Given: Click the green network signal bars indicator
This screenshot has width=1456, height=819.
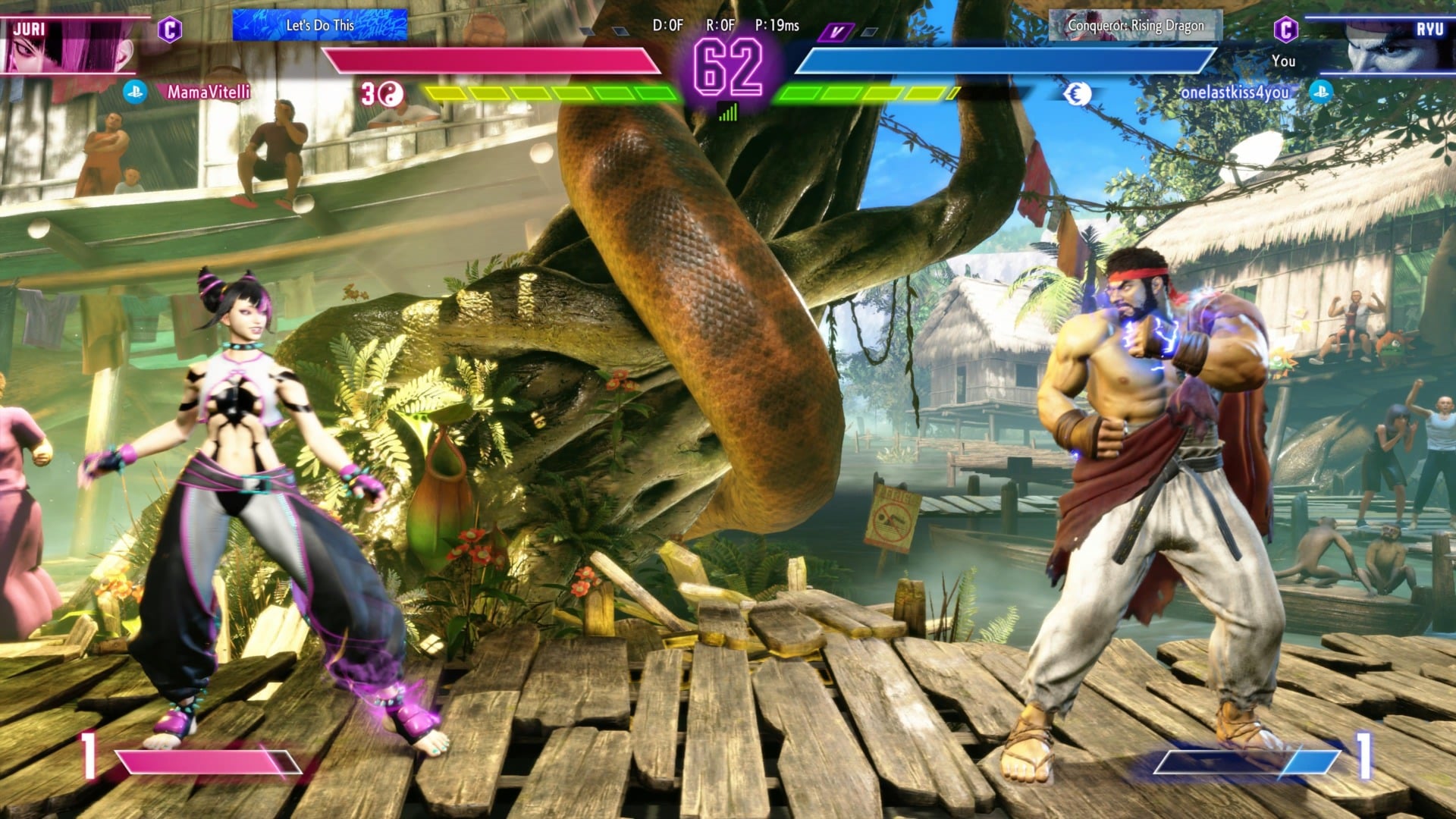Looking at the screenshot, I should [x=729, y=113].
